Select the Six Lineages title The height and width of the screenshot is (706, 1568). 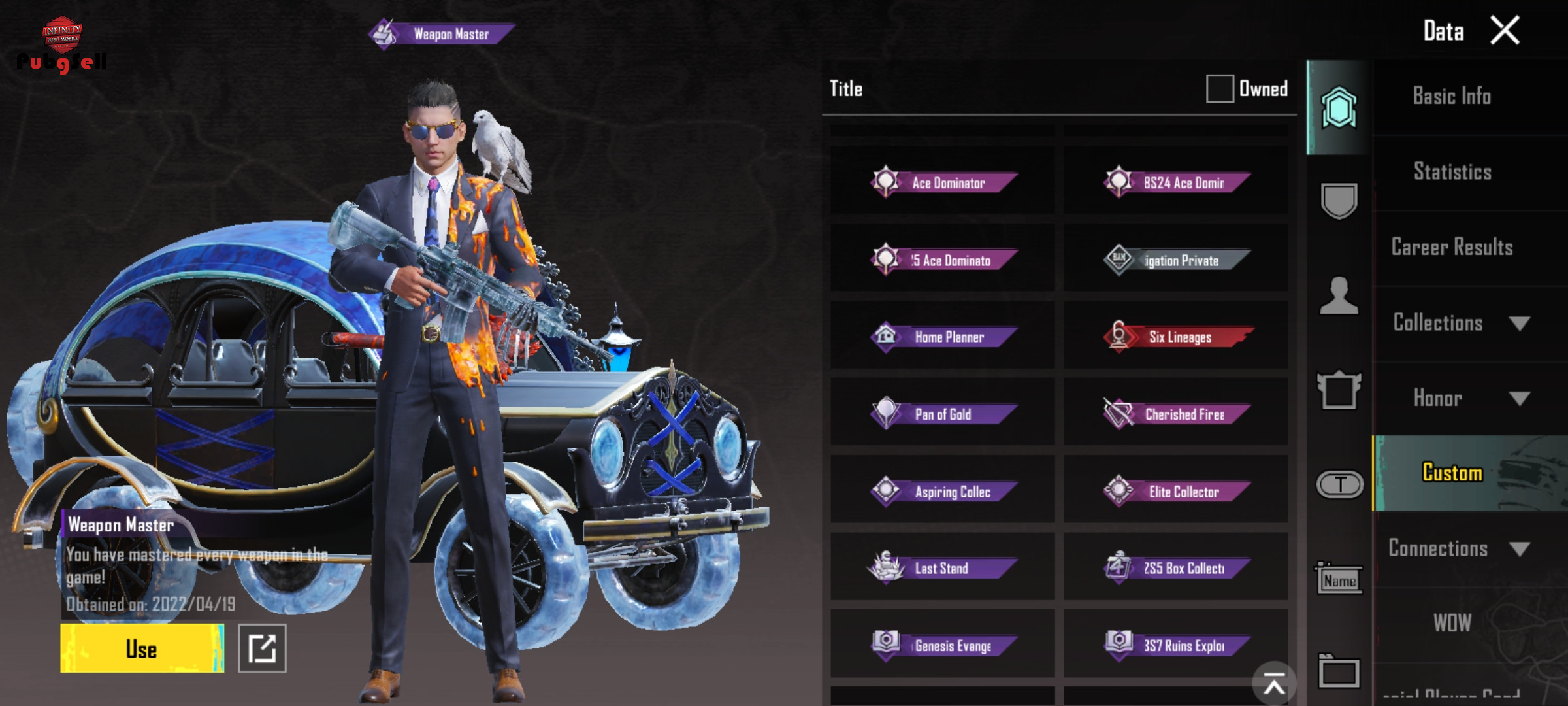click(x=1176, y=337)
